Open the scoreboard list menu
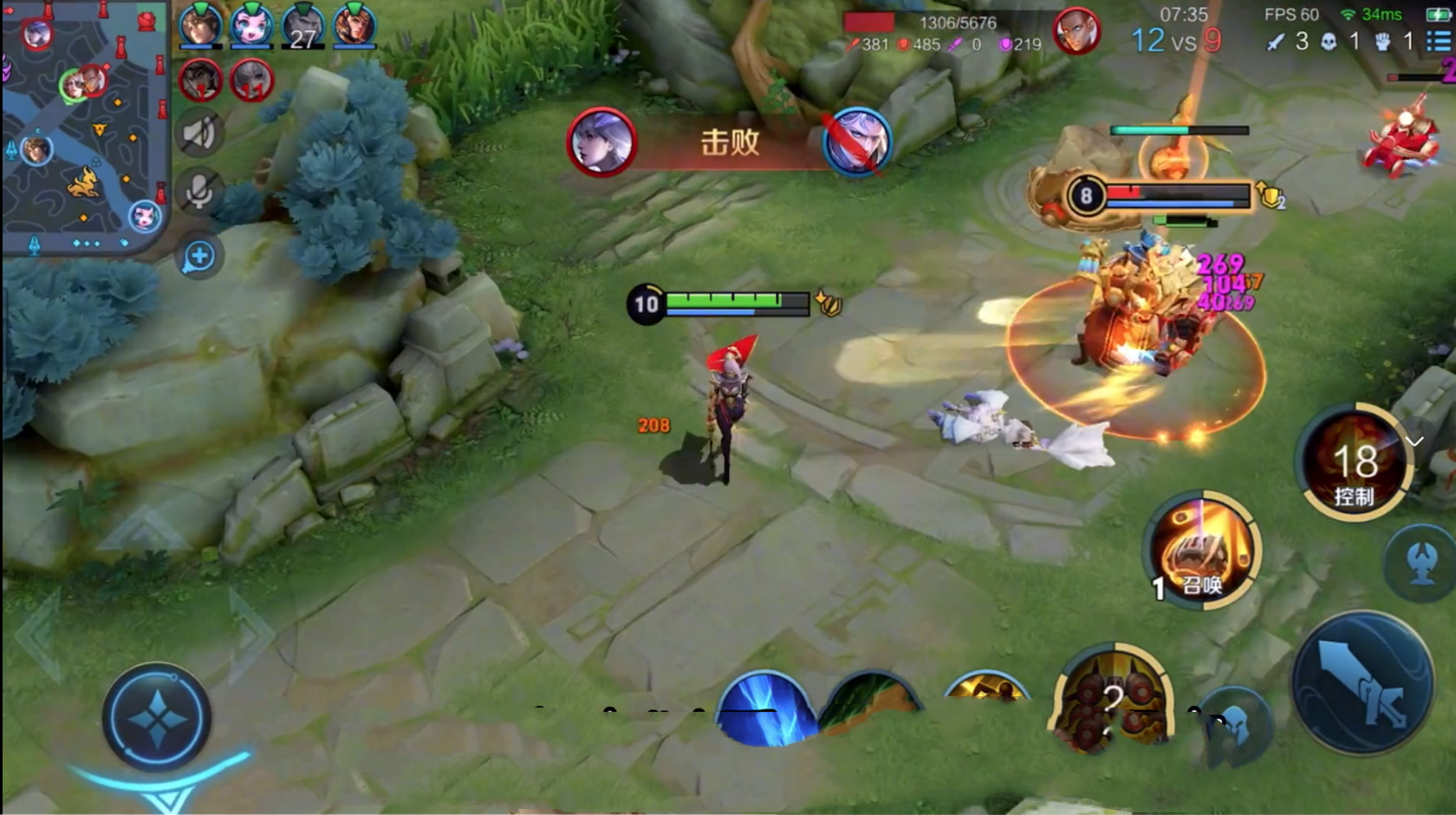 pos(1438,41)
